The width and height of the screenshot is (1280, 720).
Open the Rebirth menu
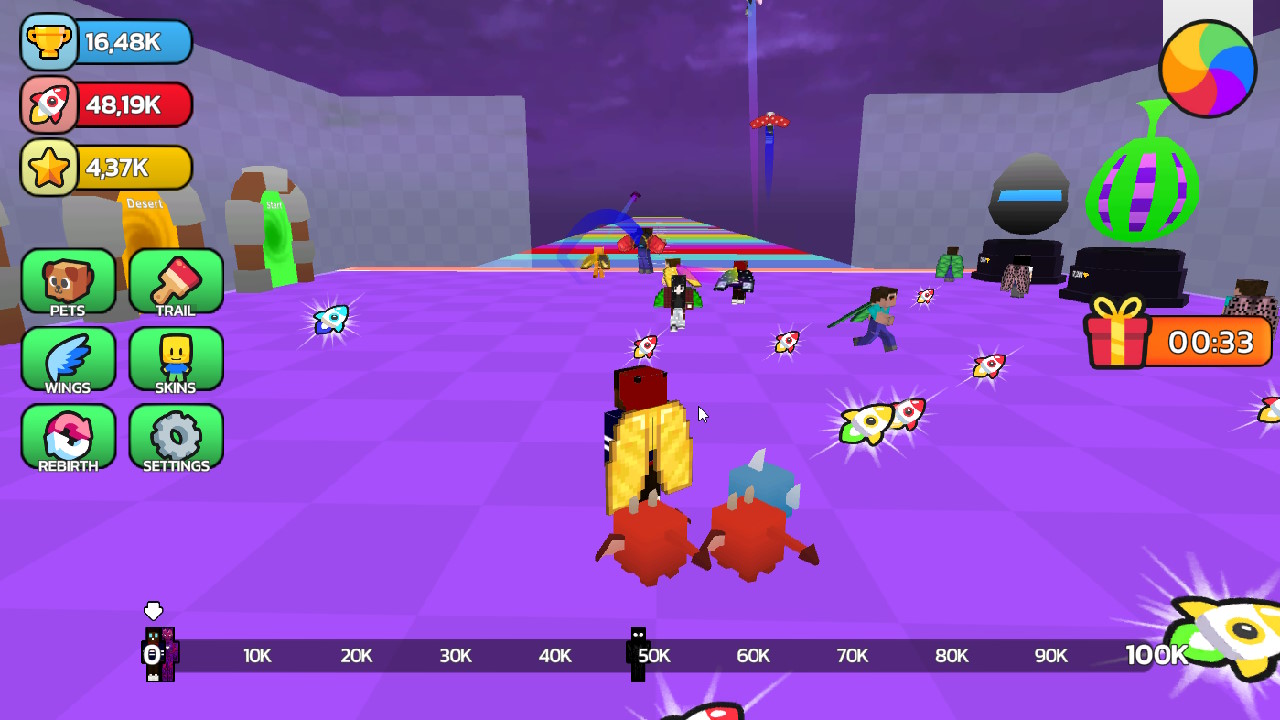pyautogui.click(x=67, y=438)
